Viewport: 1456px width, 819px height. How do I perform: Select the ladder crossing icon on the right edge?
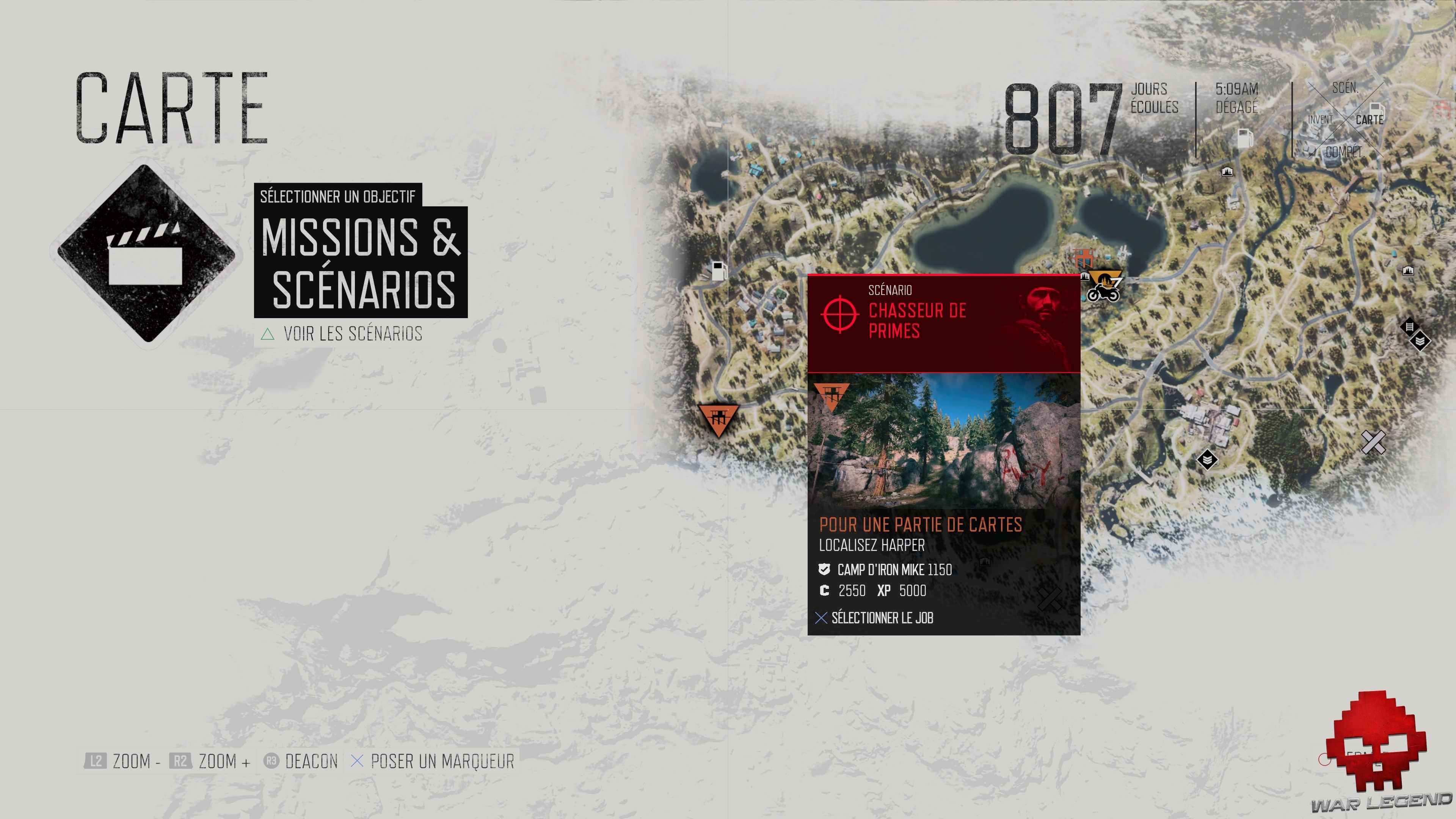1410,327
